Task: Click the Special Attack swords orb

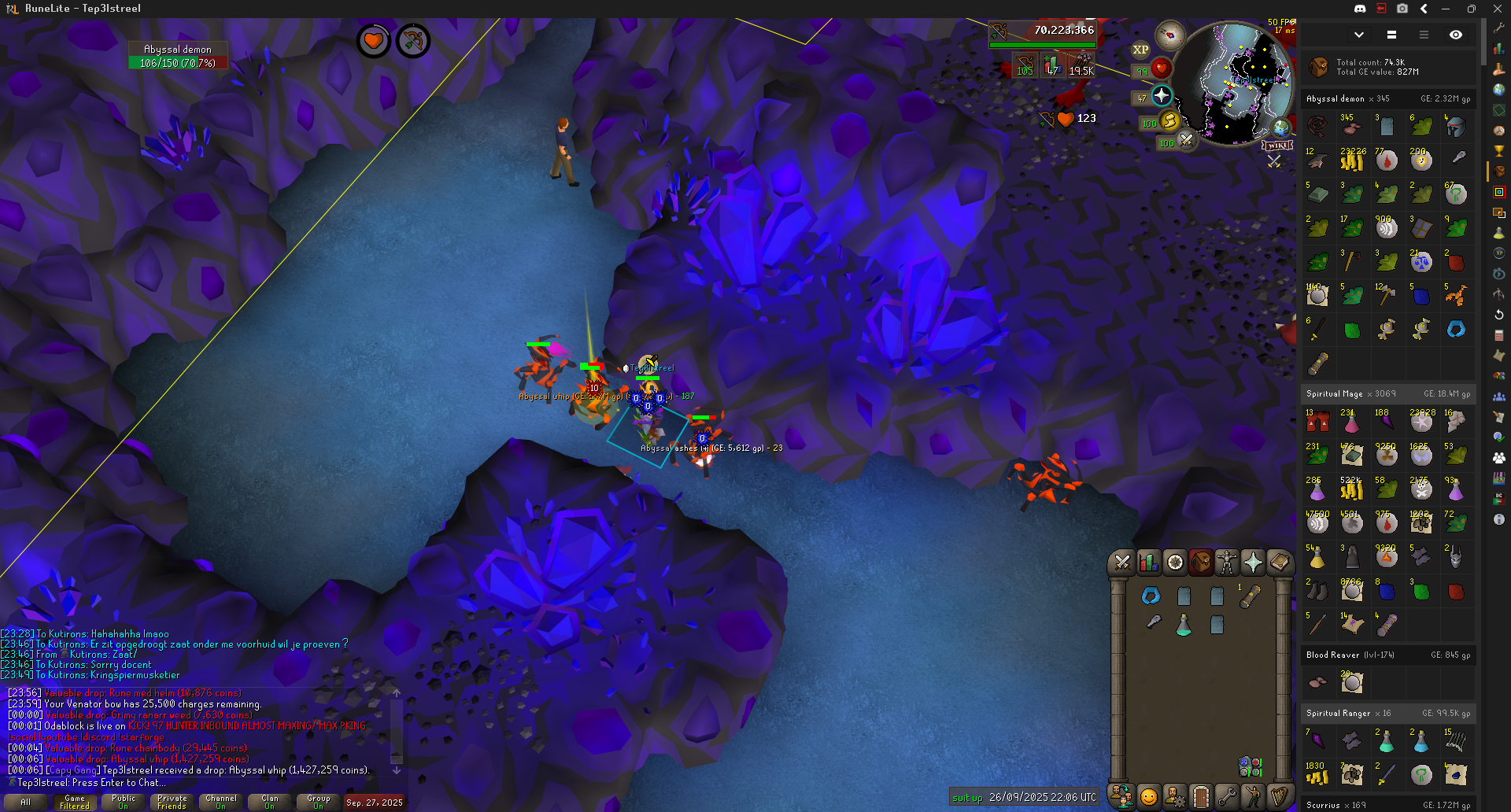Action: tap(1187, 140)
